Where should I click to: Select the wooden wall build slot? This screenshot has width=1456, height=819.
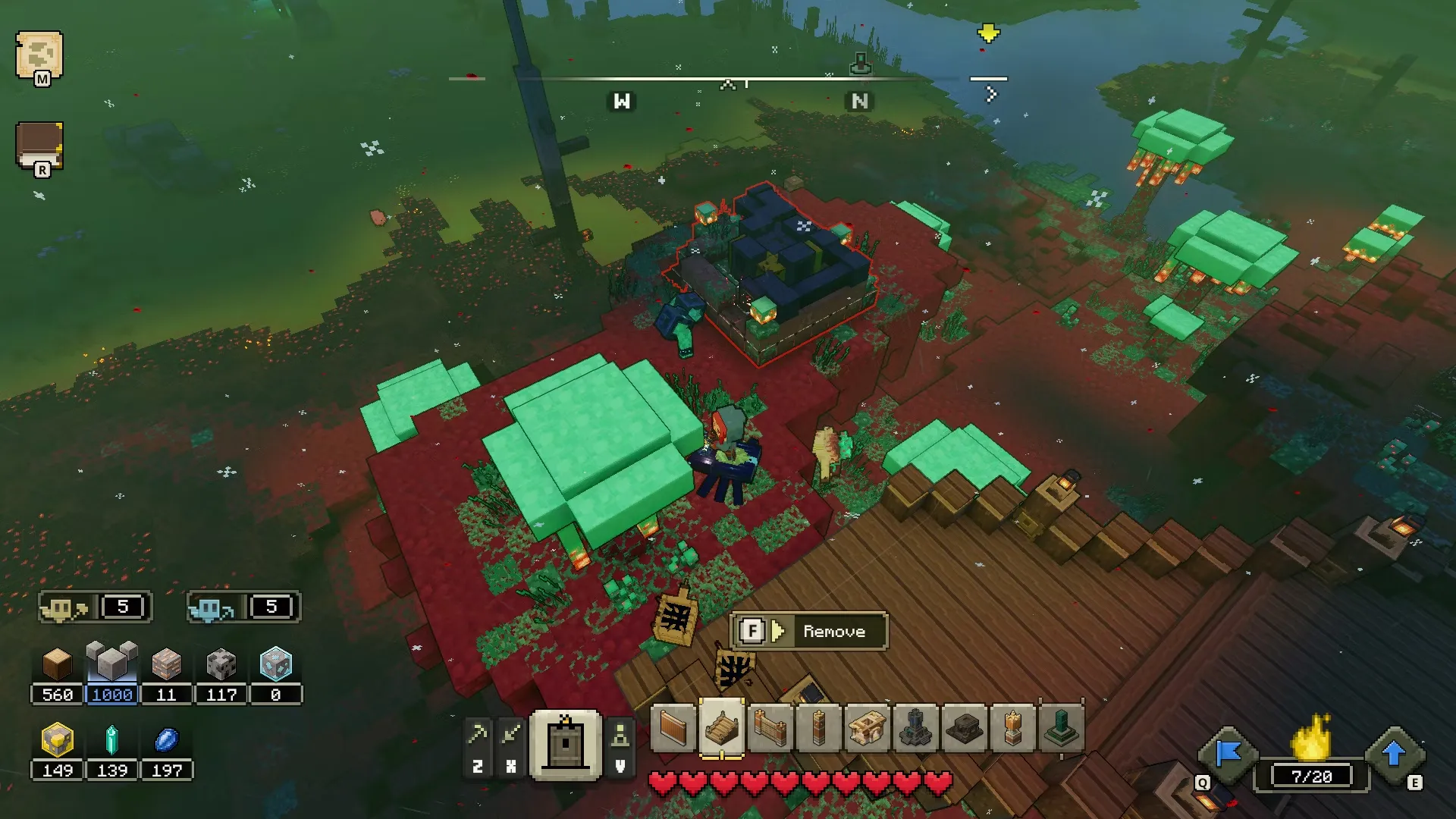673,730
